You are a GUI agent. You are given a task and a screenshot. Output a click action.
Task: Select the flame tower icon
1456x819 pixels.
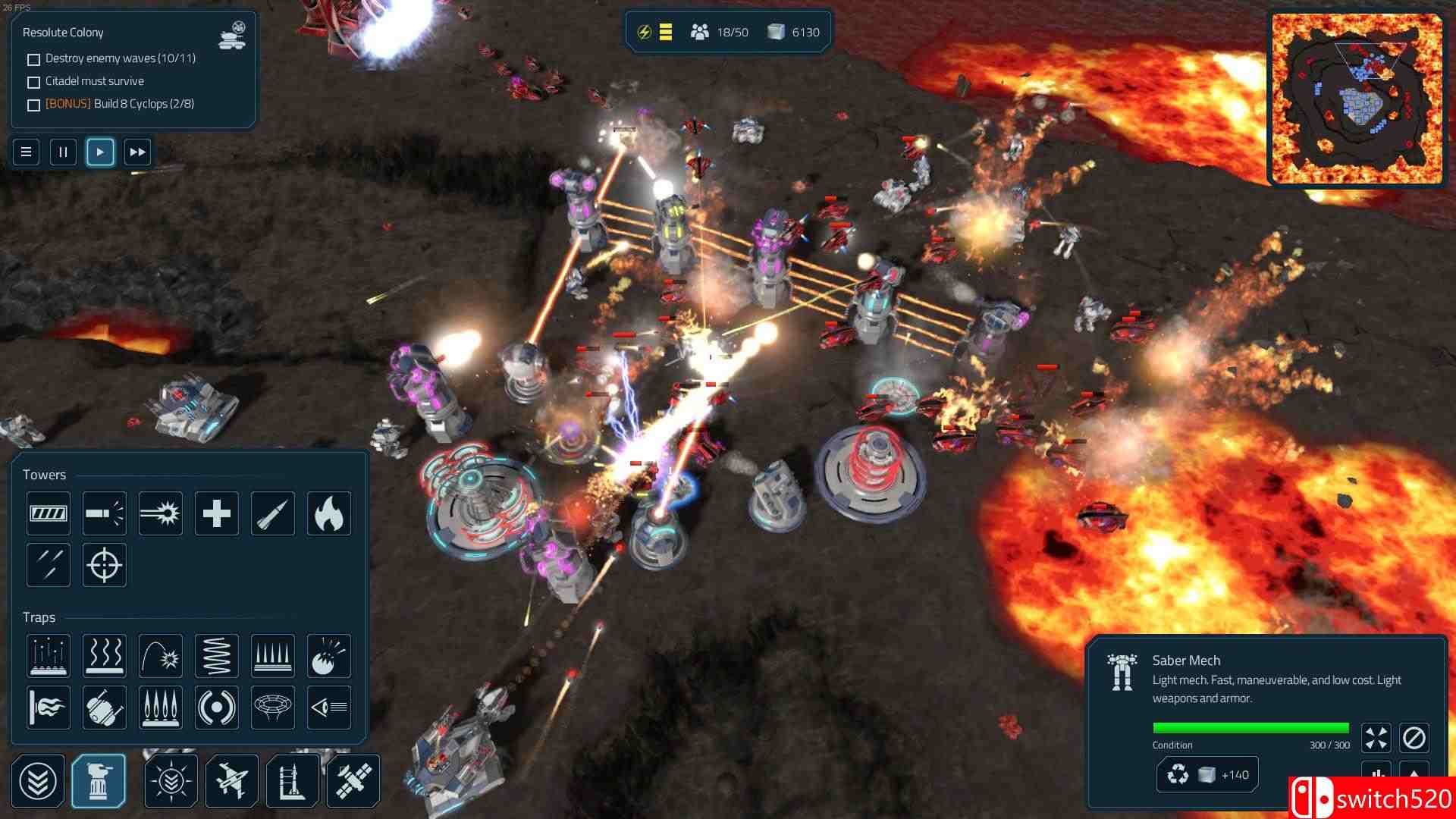coord(329,513)
